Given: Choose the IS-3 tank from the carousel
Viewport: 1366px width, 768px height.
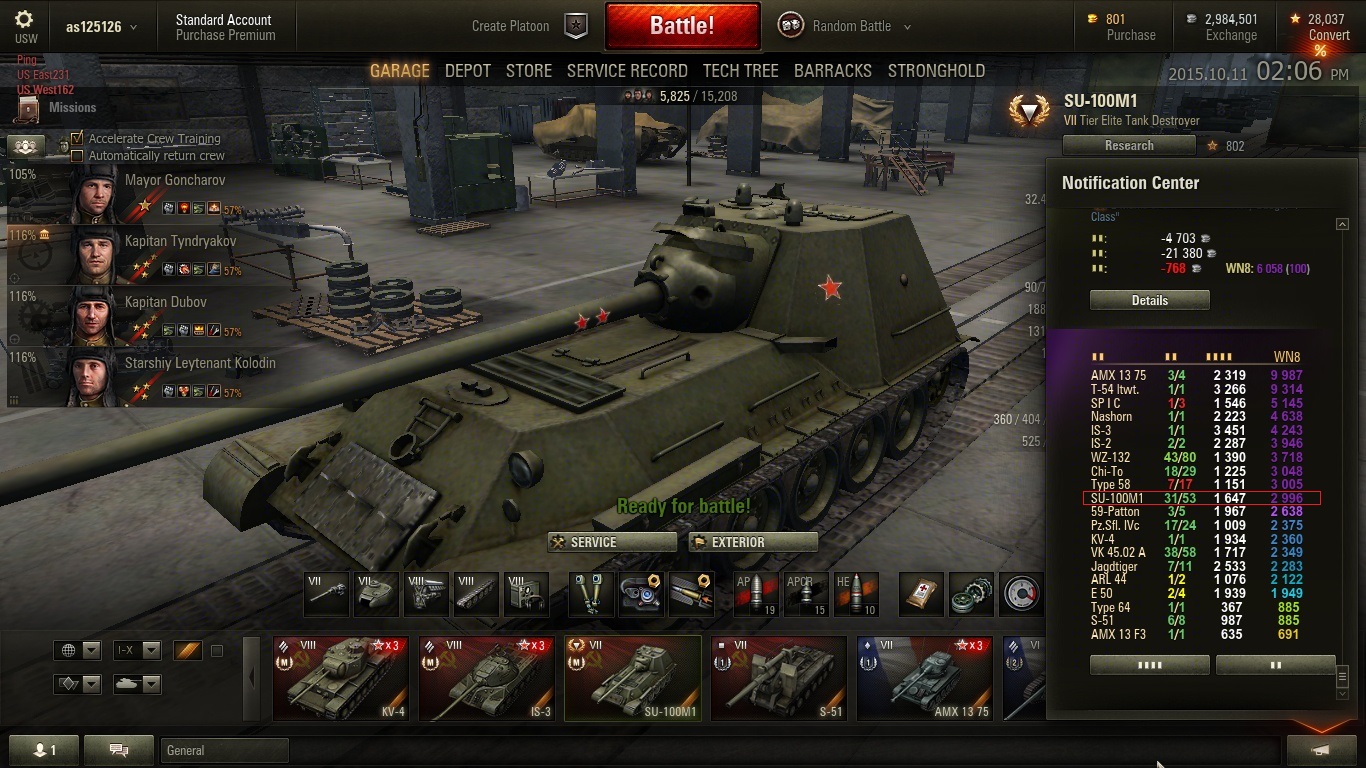Looking at the screenshot, I should [485, 678].
